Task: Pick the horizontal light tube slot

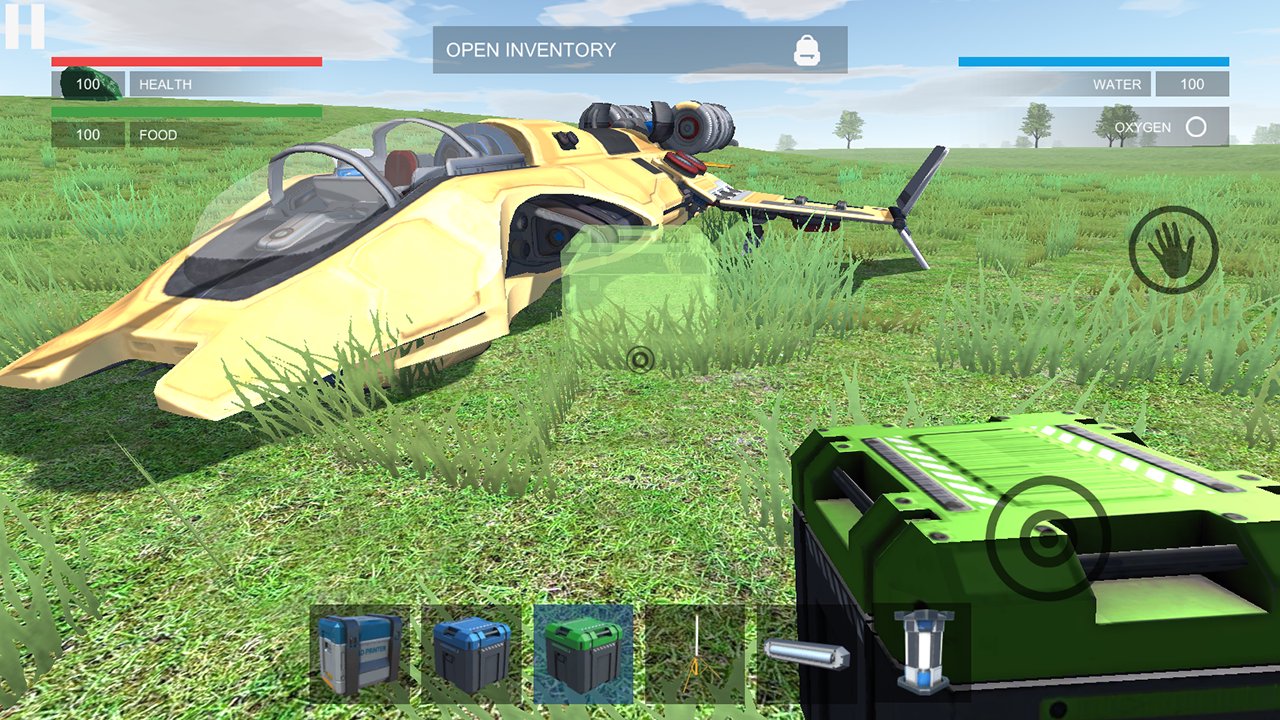Action: 807,655
